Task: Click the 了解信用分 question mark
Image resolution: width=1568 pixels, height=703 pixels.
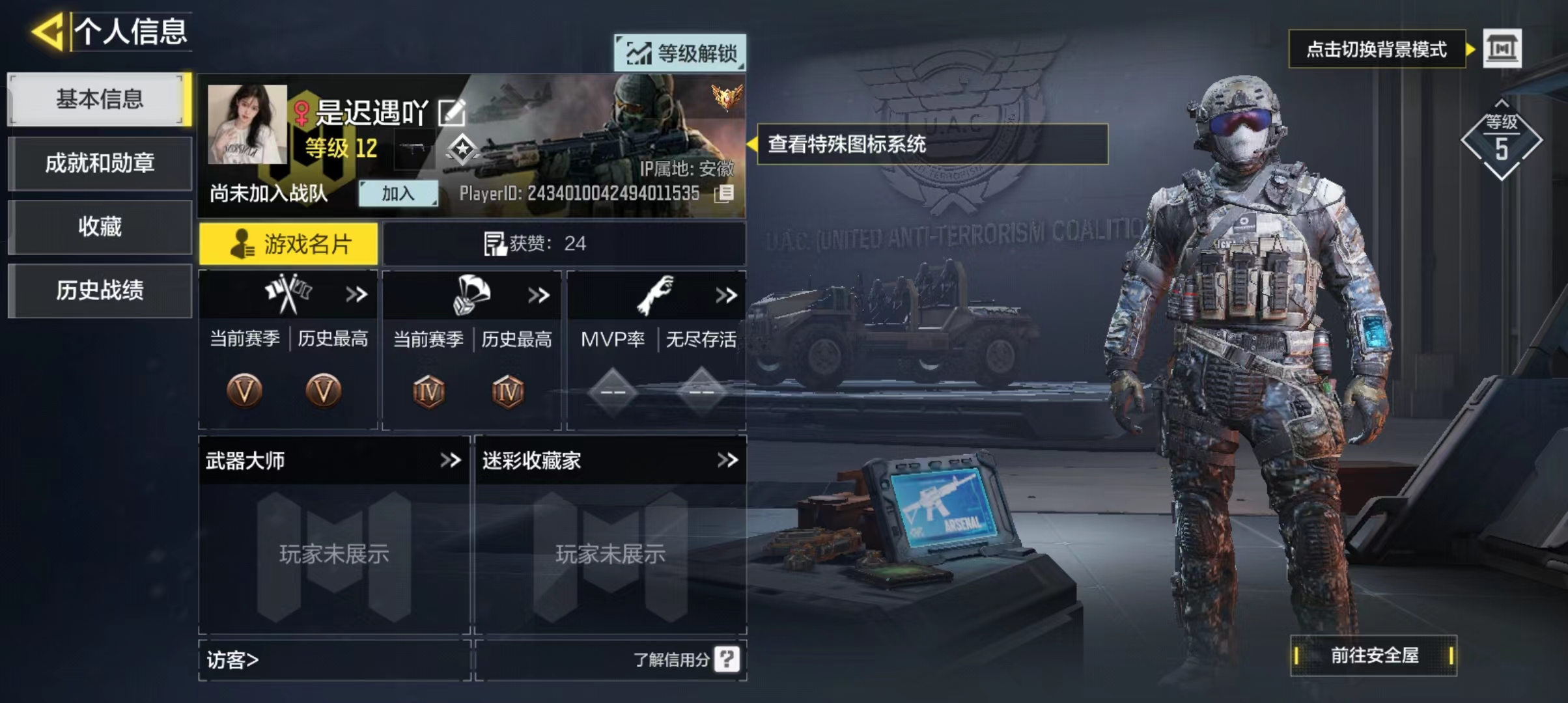Action: (x=727, y=659)
